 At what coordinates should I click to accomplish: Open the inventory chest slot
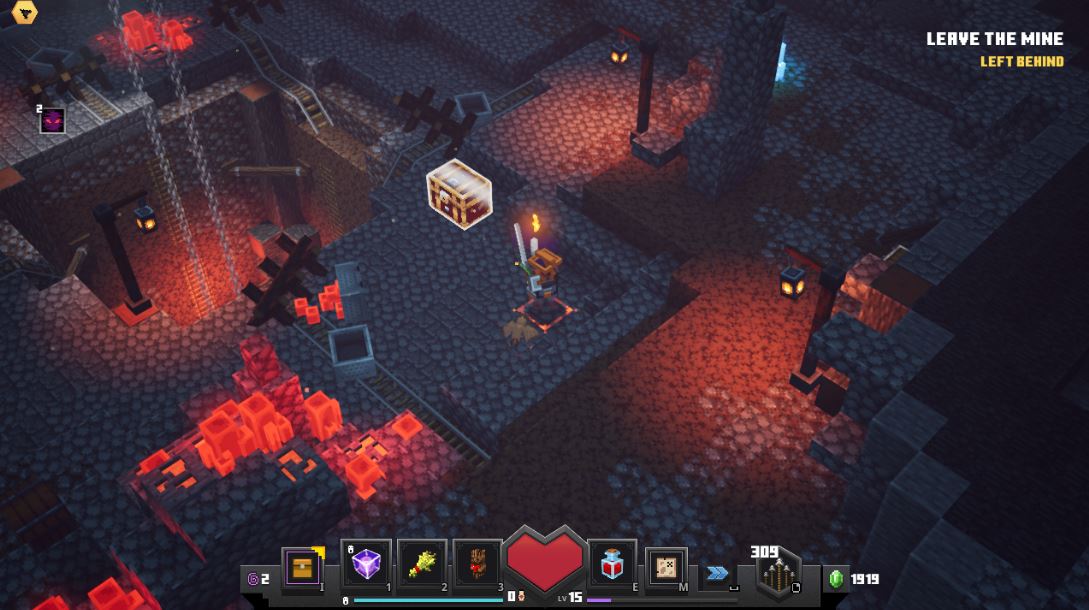[301, 567]
